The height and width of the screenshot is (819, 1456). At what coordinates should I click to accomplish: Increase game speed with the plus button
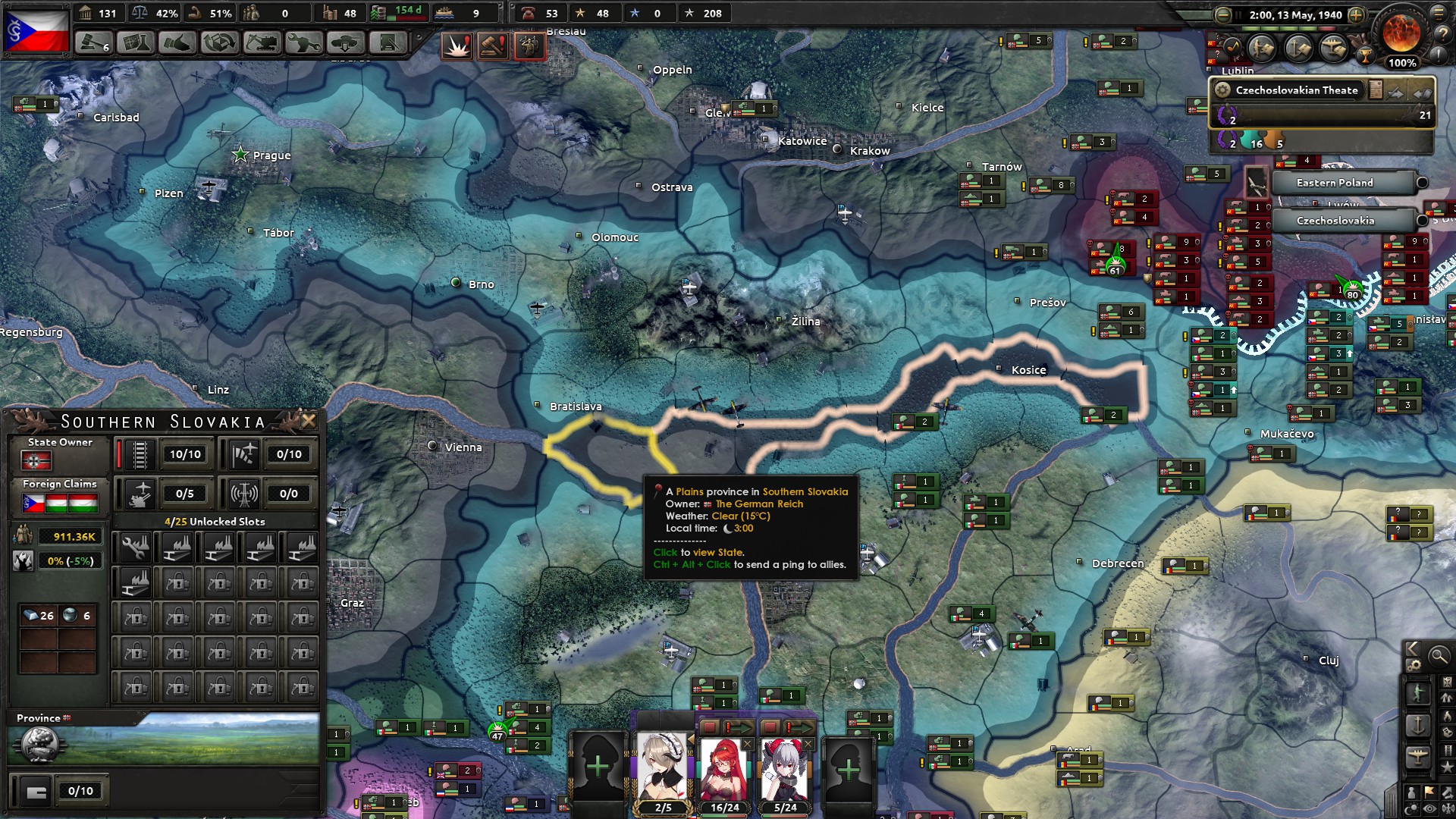point(1357,16)
